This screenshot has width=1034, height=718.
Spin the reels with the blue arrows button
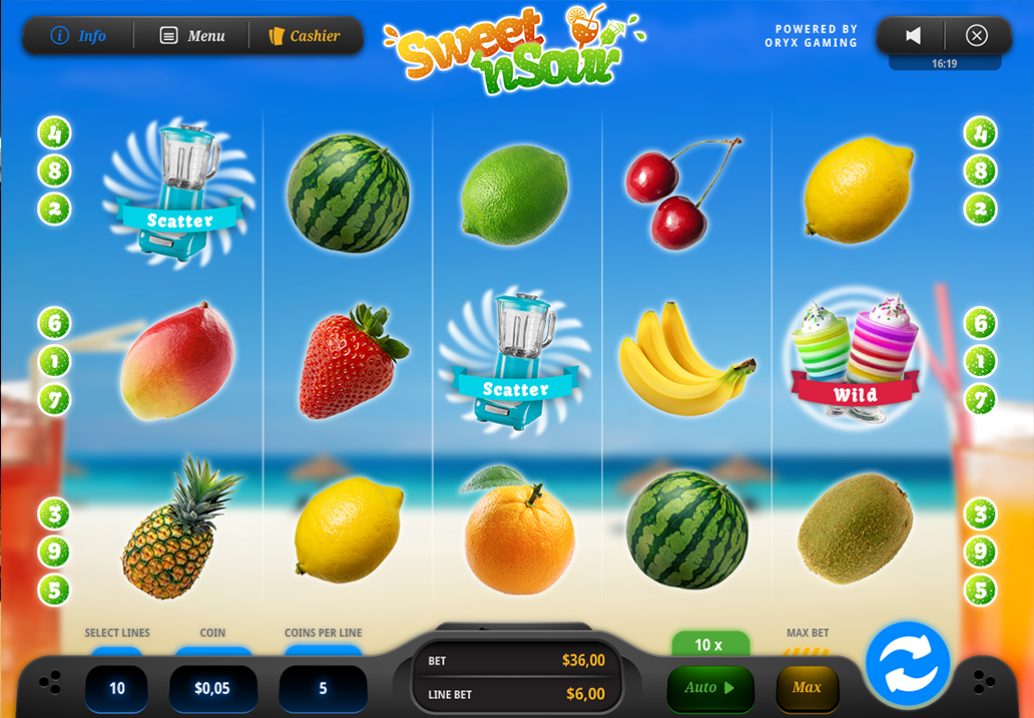tap(907, 665)
